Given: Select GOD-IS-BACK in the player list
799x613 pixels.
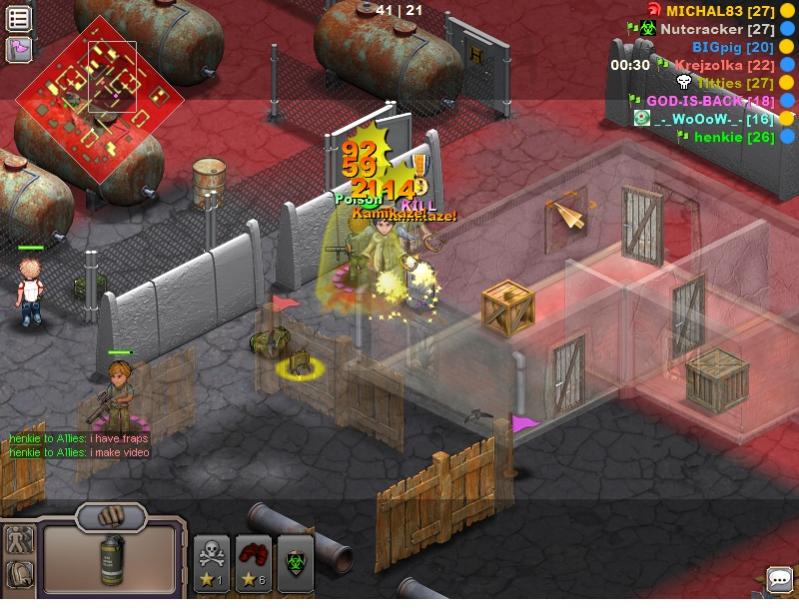Looking at the screenshot, I should coord(708,101).
